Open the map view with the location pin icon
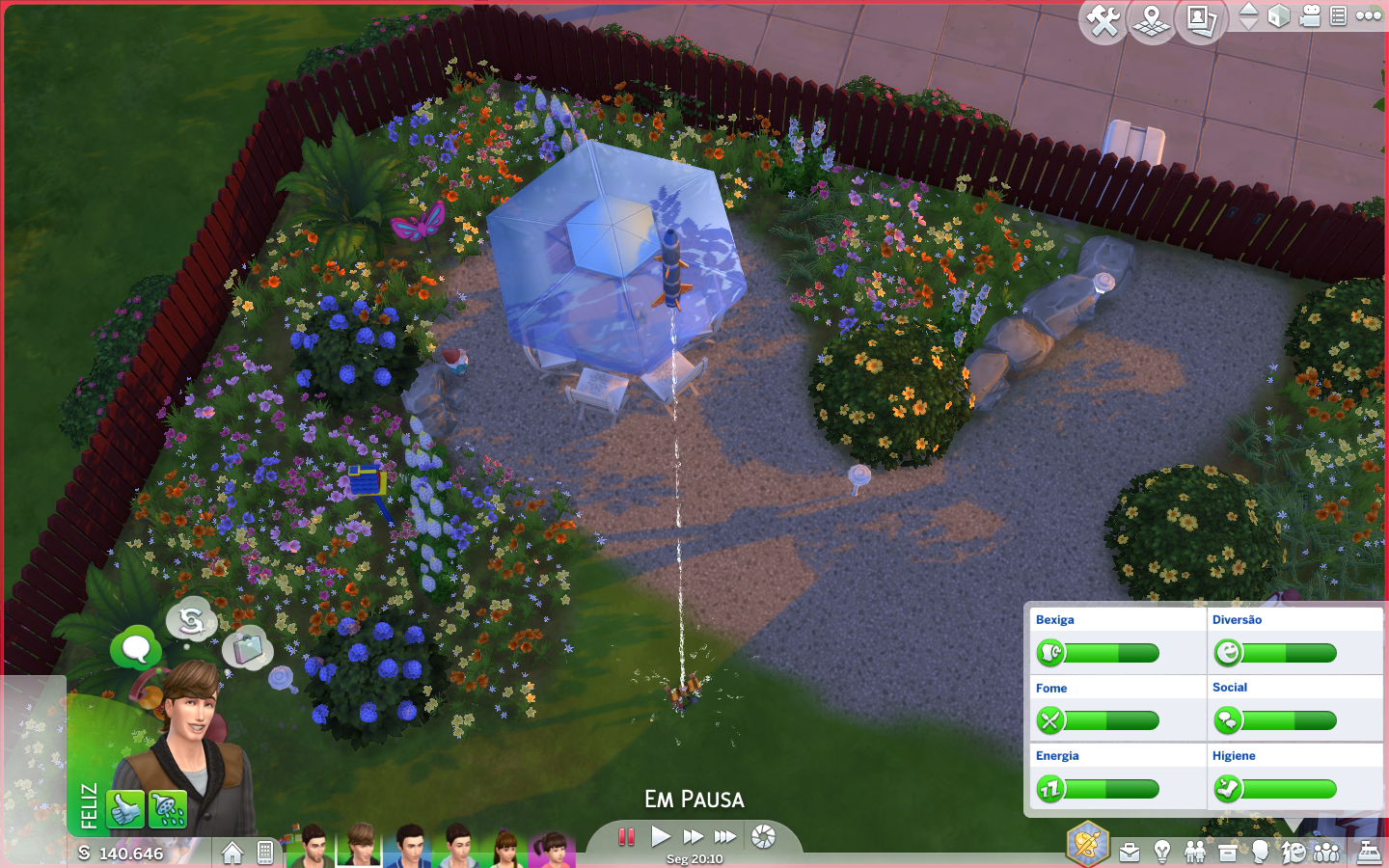The image size is (1389, 868). coord(1152,20)
